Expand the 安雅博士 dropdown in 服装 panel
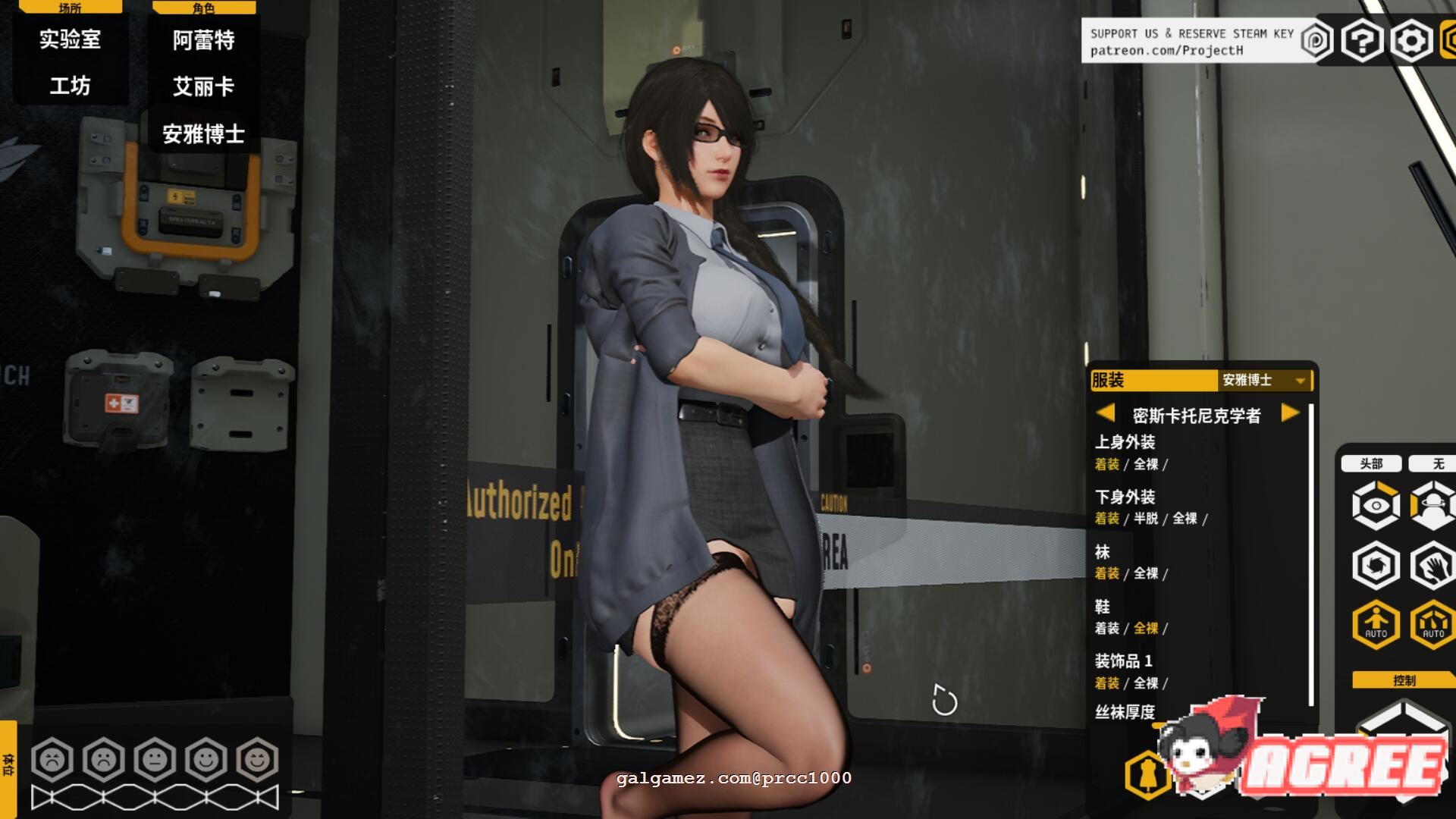 tap(1300, 381)
